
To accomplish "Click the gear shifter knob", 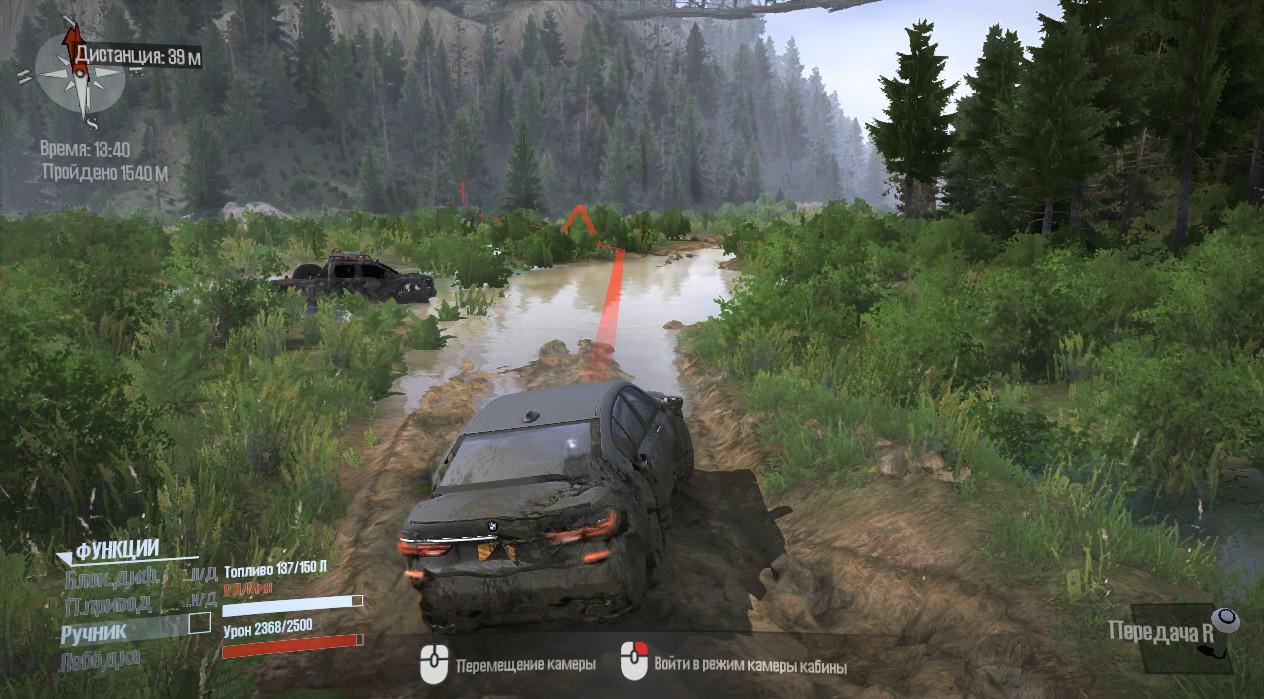I will [1226, 621].
